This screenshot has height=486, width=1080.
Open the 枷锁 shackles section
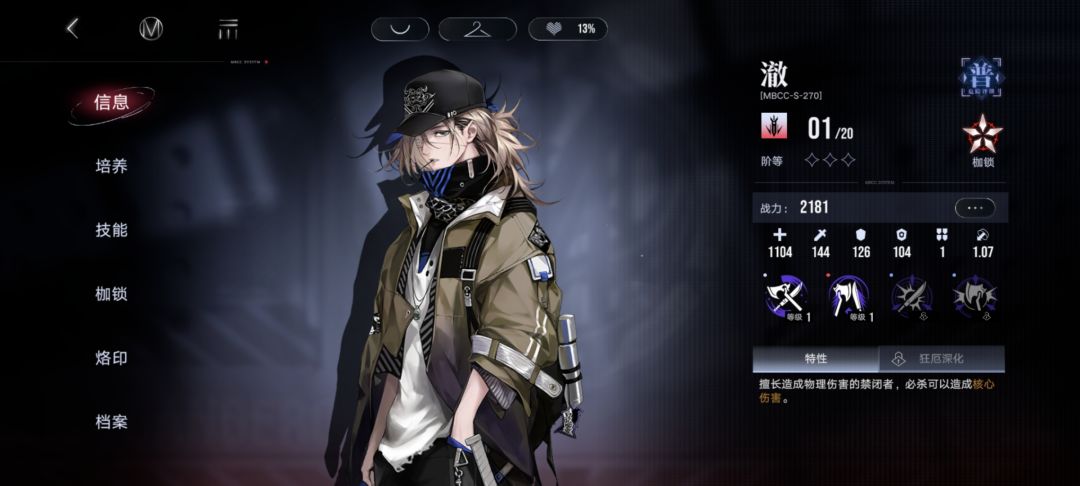(x=111, y=294)
